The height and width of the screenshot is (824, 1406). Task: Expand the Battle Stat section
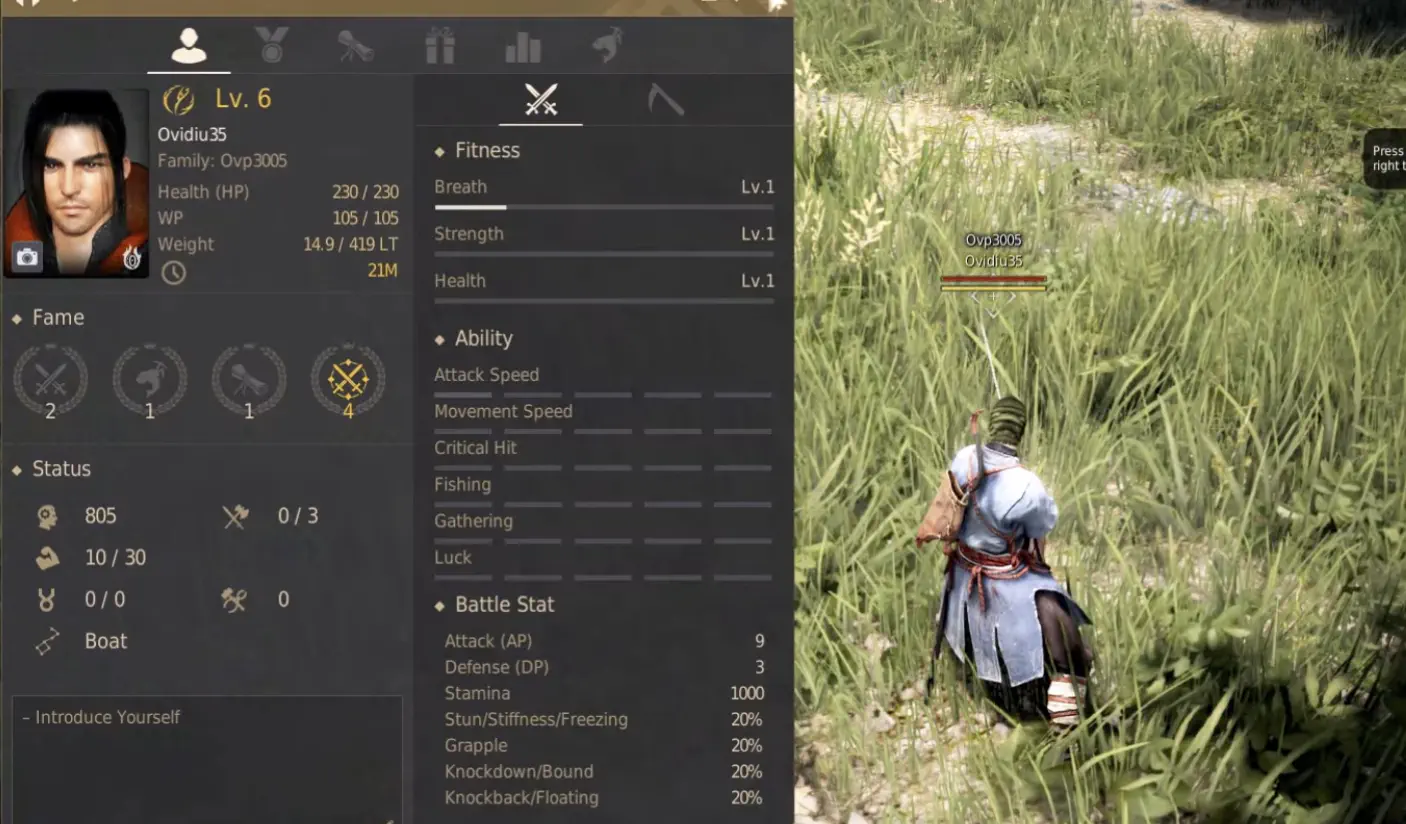tap(438, 604)
